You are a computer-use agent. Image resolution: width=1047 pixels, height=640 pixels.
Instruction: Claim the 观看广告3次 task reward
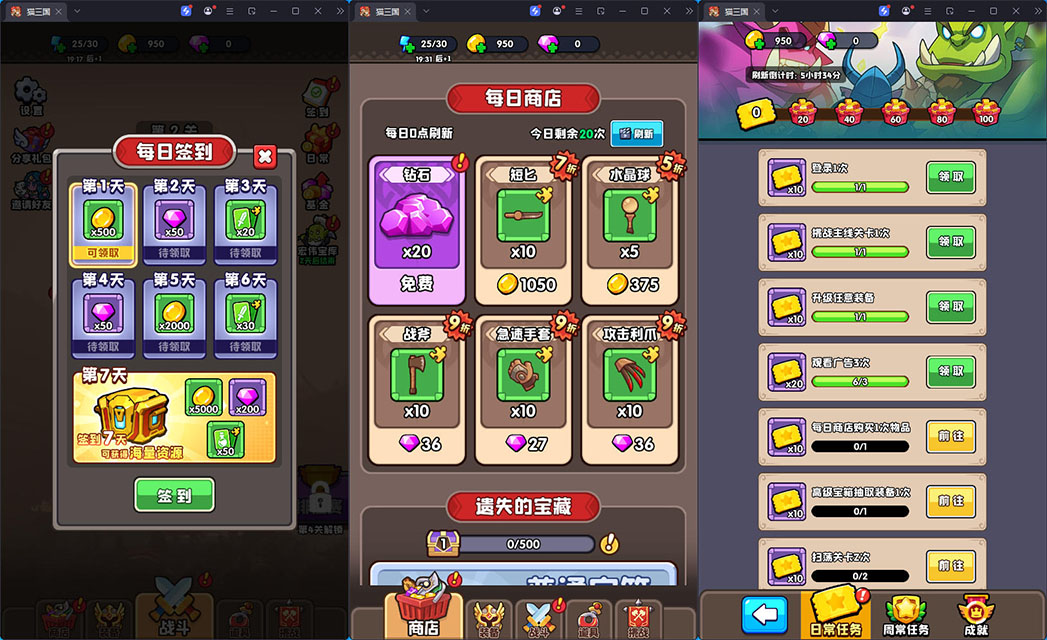pos(950,371)
